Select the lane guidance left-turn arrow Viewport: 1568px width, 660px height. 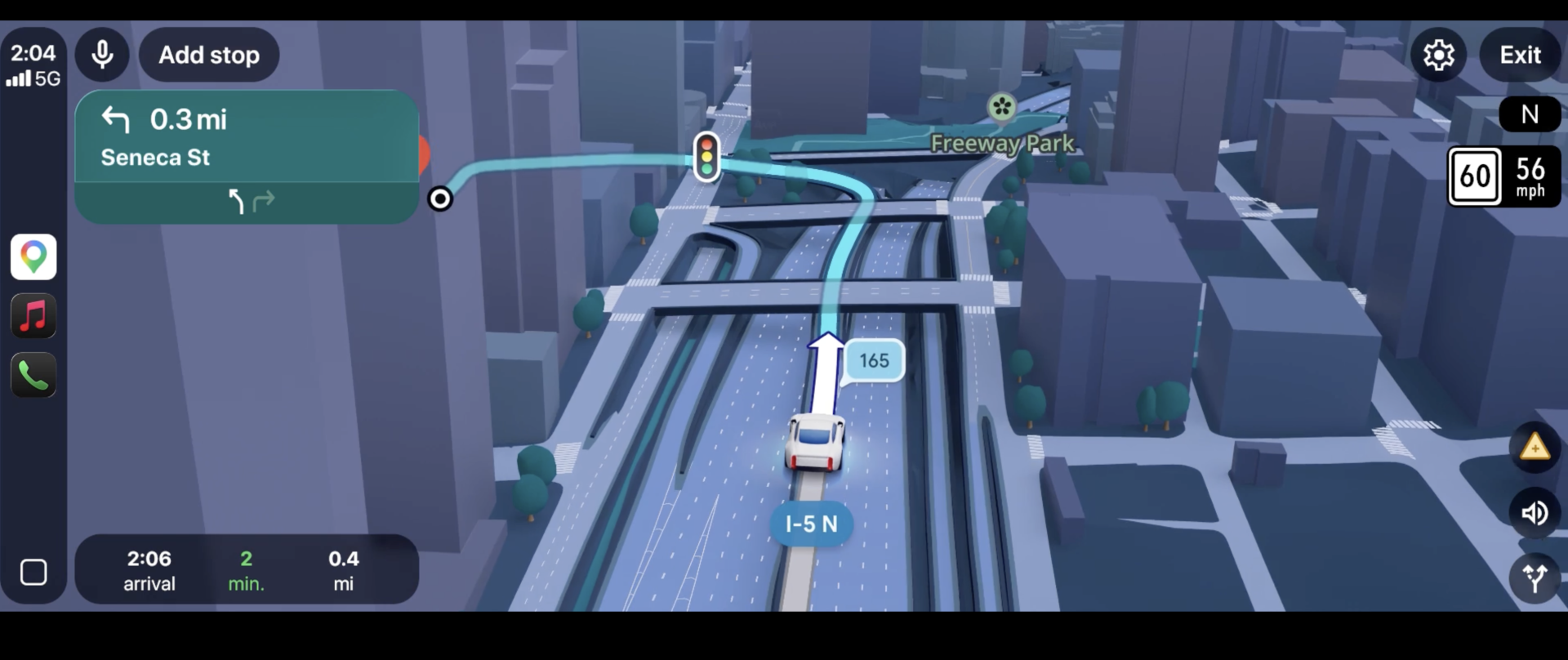click(236, 201)
